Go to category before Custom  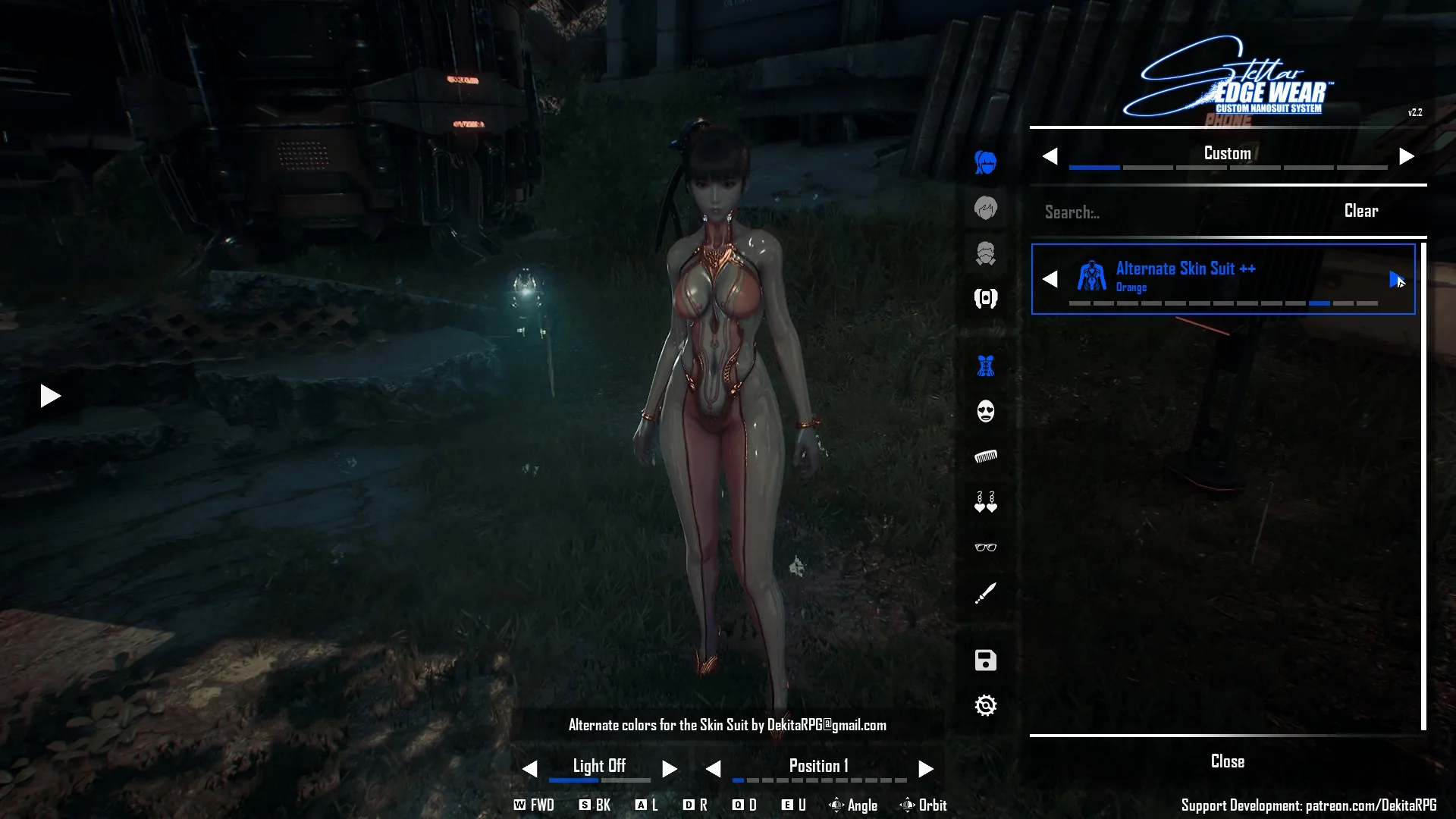tap(1050, 156)
